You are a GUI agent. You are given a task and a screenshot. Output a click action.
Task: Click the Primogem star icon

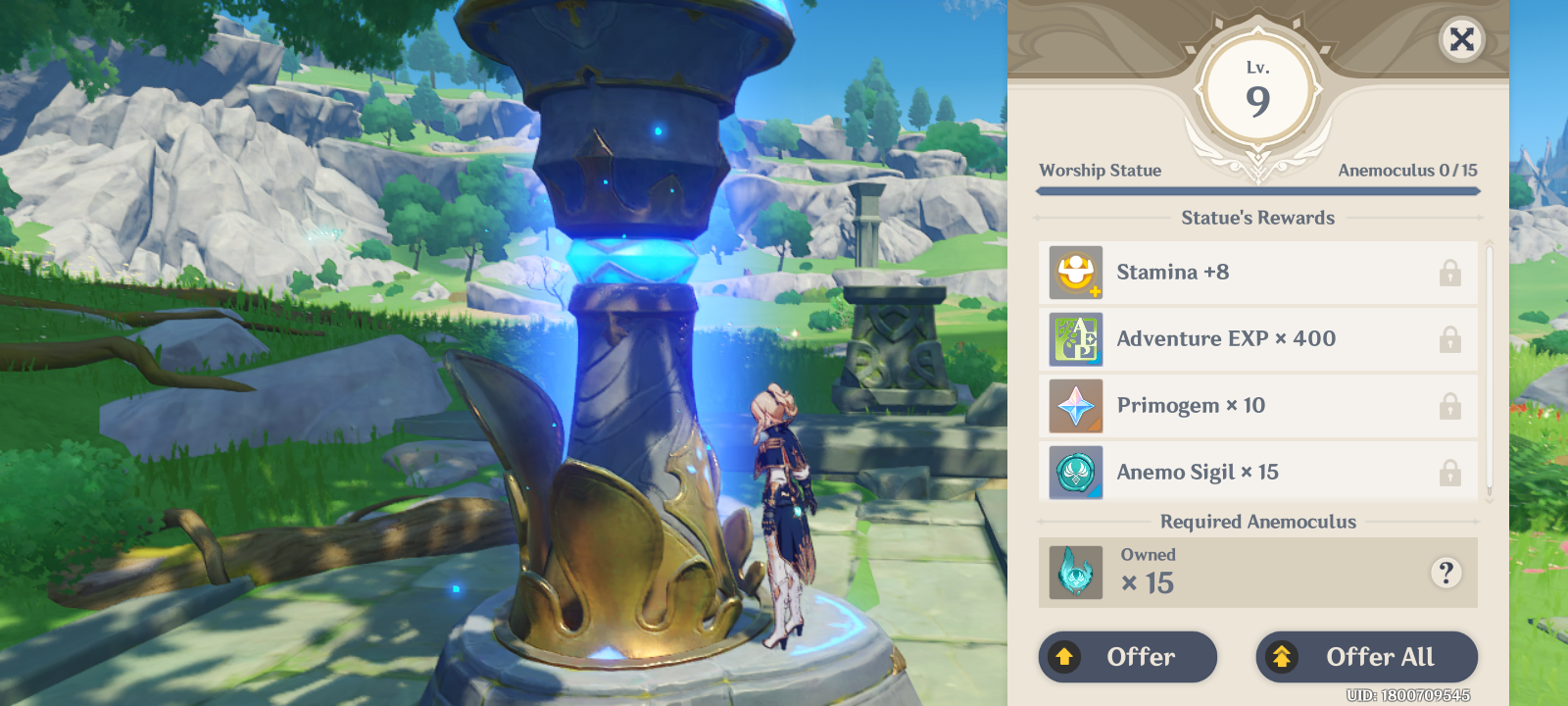click(1076, 405)
